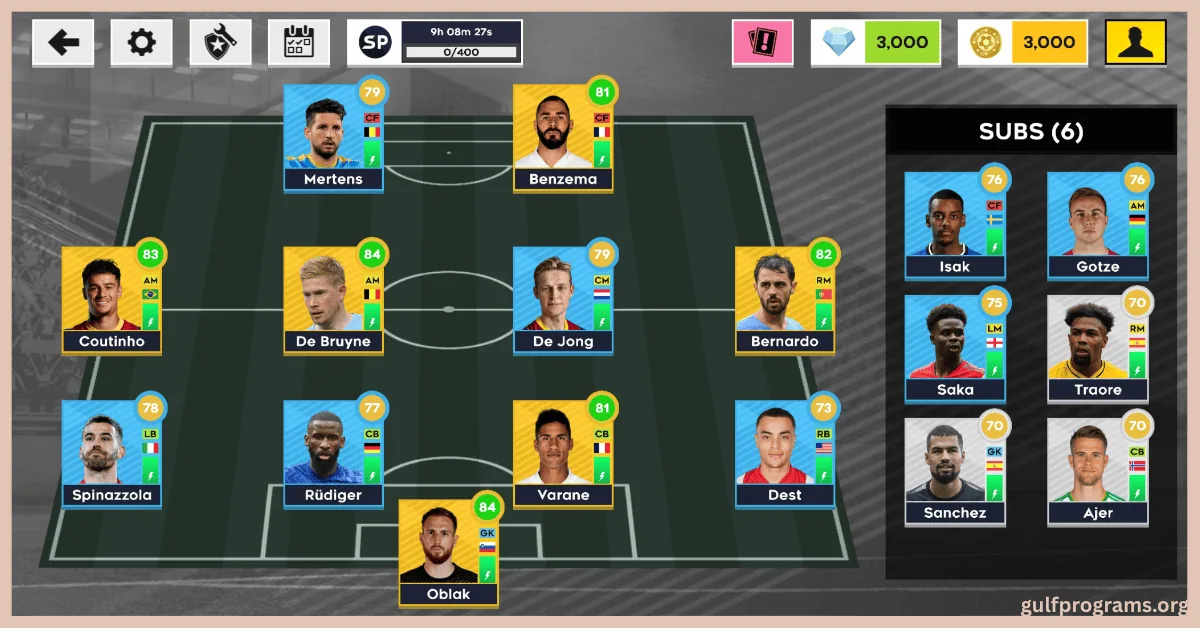
Task: Choose goalkeeper Oblak's card
Action: pos(449,553)
